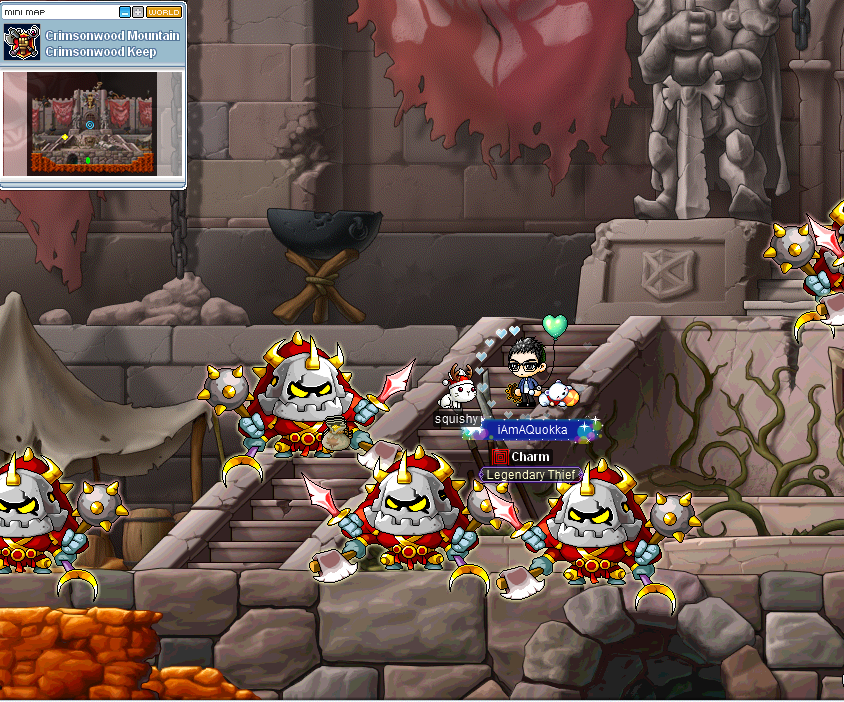Click the blue portal marker on minimap
844x702 pixels.
pyautogui.click(x=90, y=125)
